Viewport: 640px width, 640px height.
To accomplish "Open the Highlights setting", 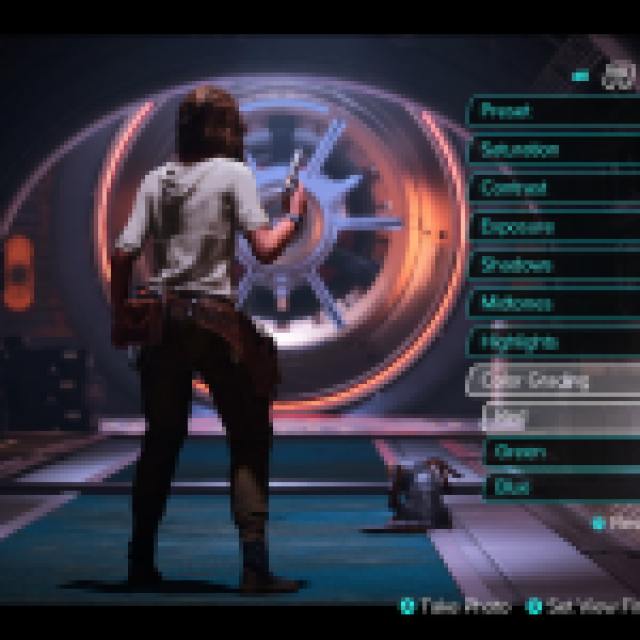I will click(x=552, y=342).
